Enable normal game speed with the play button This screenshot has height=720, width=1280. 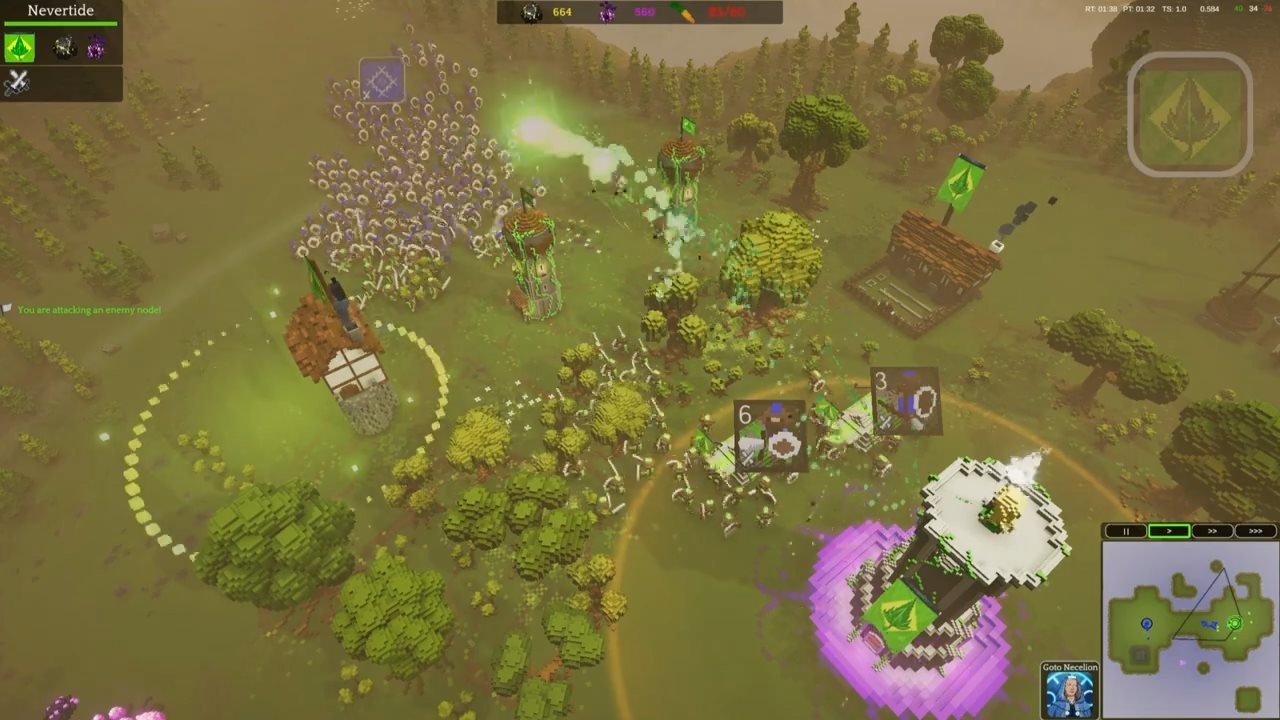point(1169,530)
